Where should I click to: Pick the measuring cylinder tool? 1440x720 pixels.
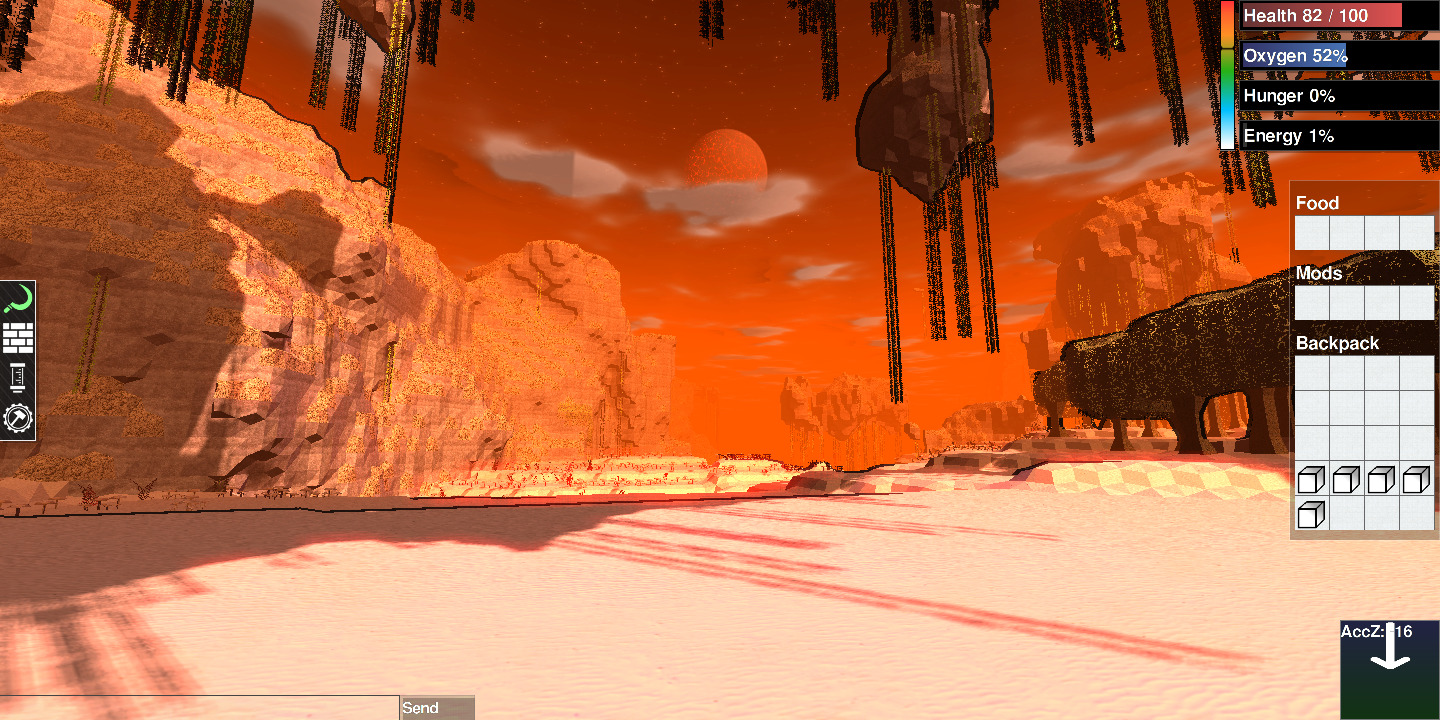tap(18, 378)
